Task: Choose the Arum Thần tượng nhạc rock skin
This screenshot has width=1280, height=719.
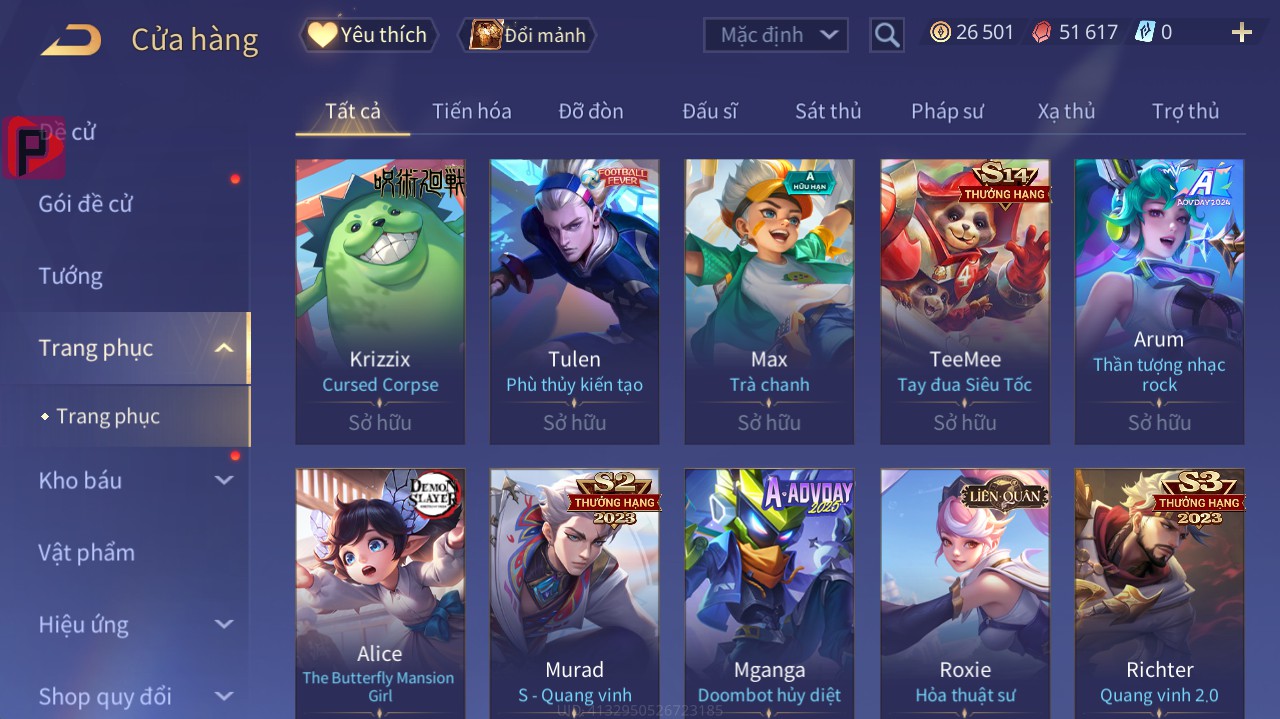Action: [1159, 300]
